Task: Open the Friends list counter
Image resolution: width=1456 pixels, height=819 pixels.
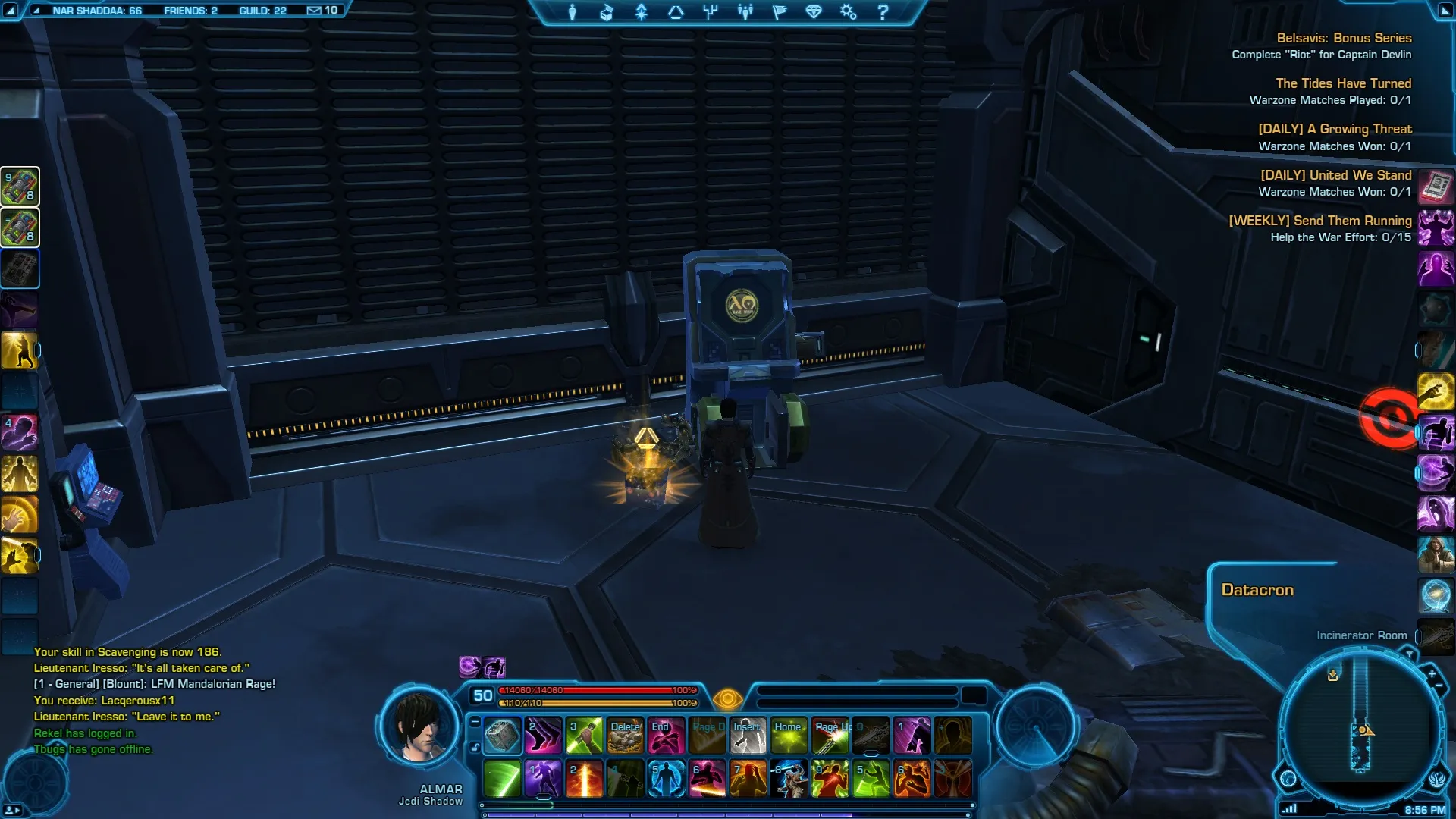Action: pos(190,11)
